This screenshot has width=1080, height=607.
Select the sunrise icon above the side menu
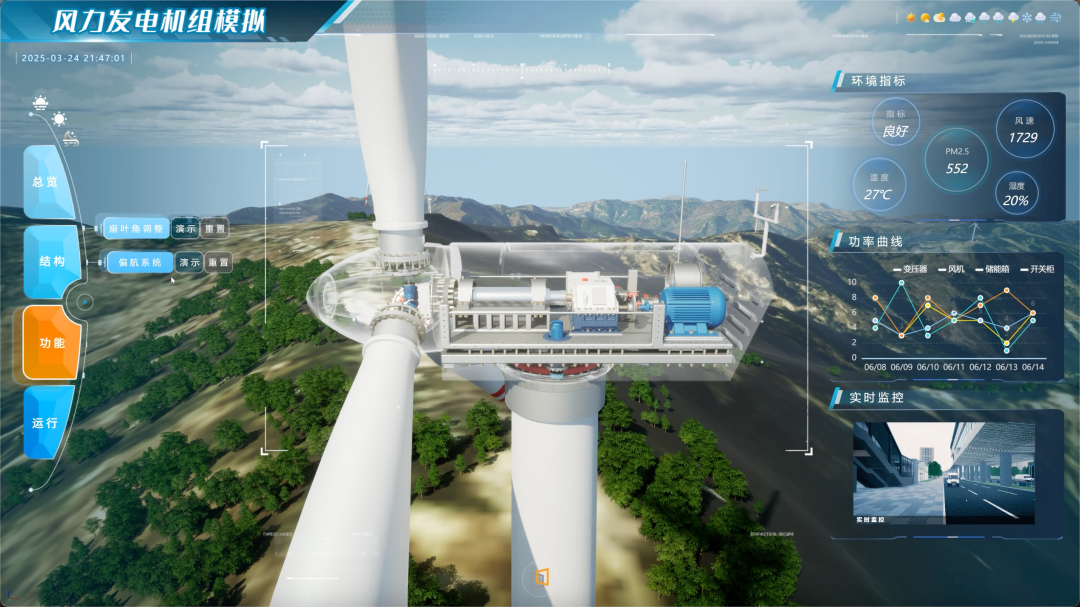40,102
